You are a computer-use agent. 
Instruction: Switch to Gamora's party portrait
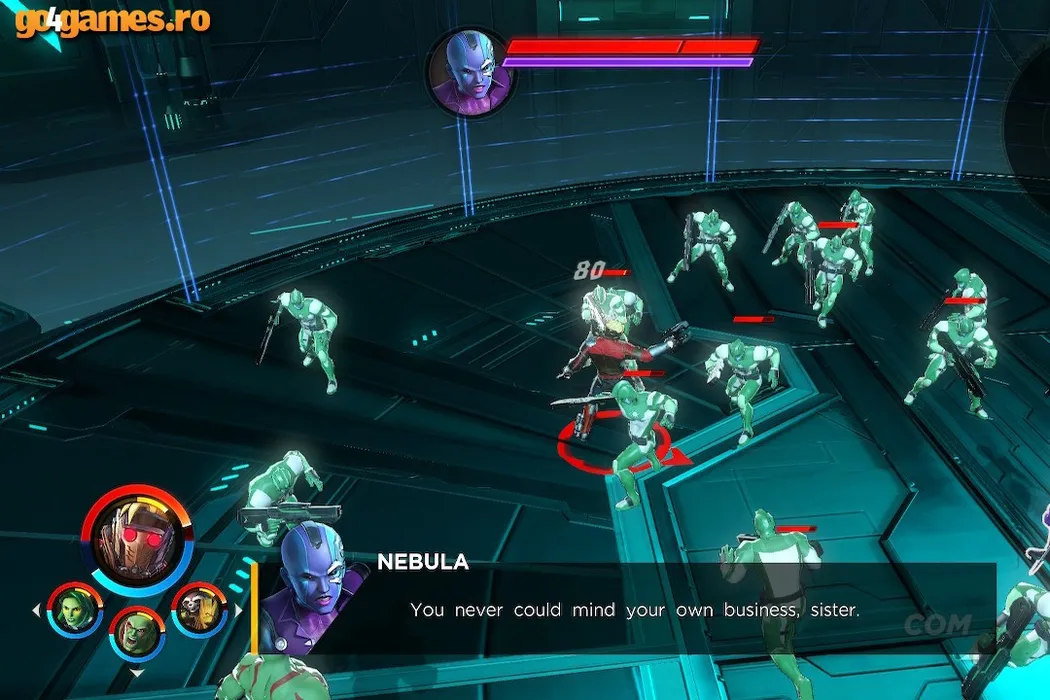click(x=75, y=609)
